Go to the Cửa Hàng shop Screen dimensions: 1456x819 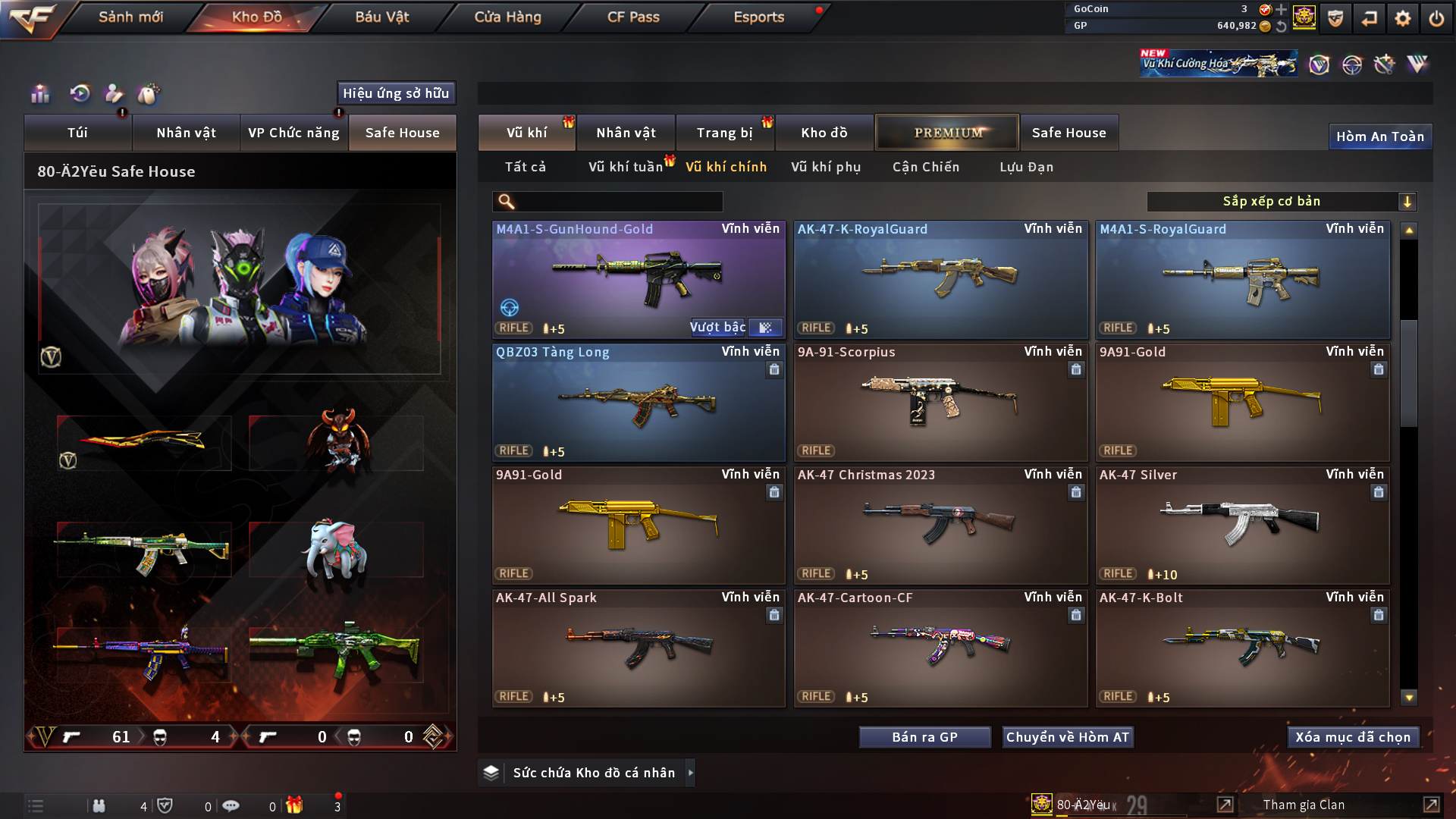tap(507, 17)
